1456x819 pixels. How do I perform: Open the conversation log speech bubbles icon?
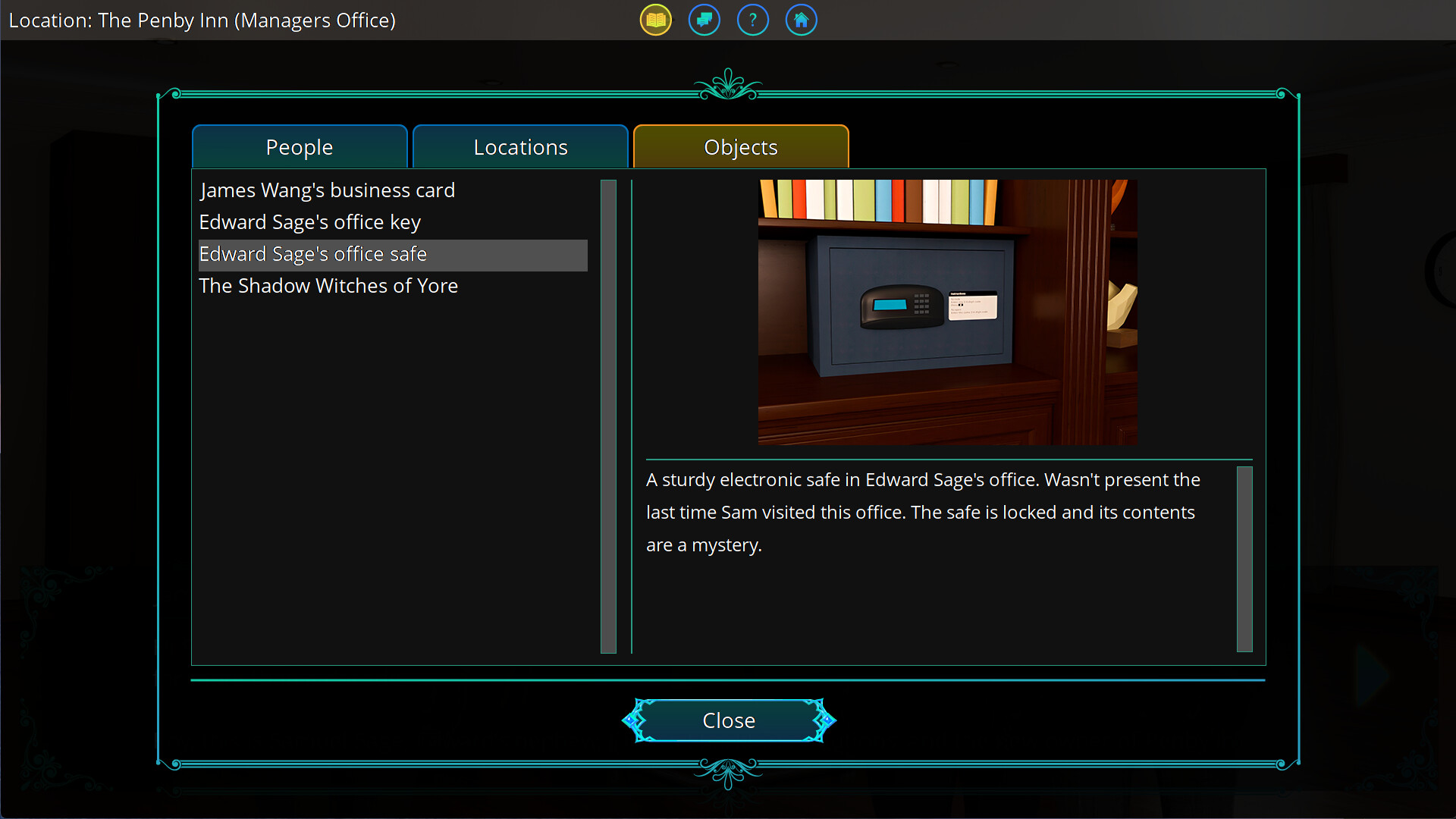703,20
